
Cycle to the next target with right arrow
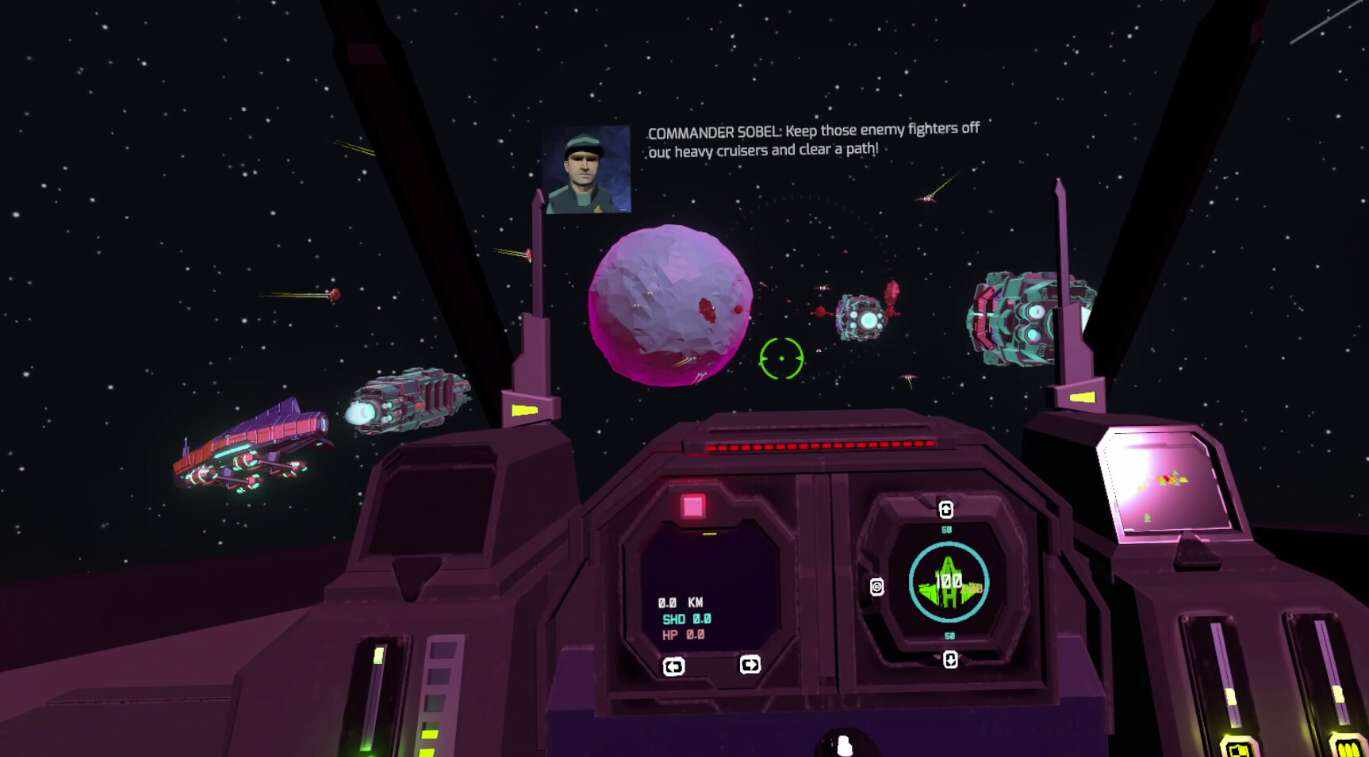(749, 664)
